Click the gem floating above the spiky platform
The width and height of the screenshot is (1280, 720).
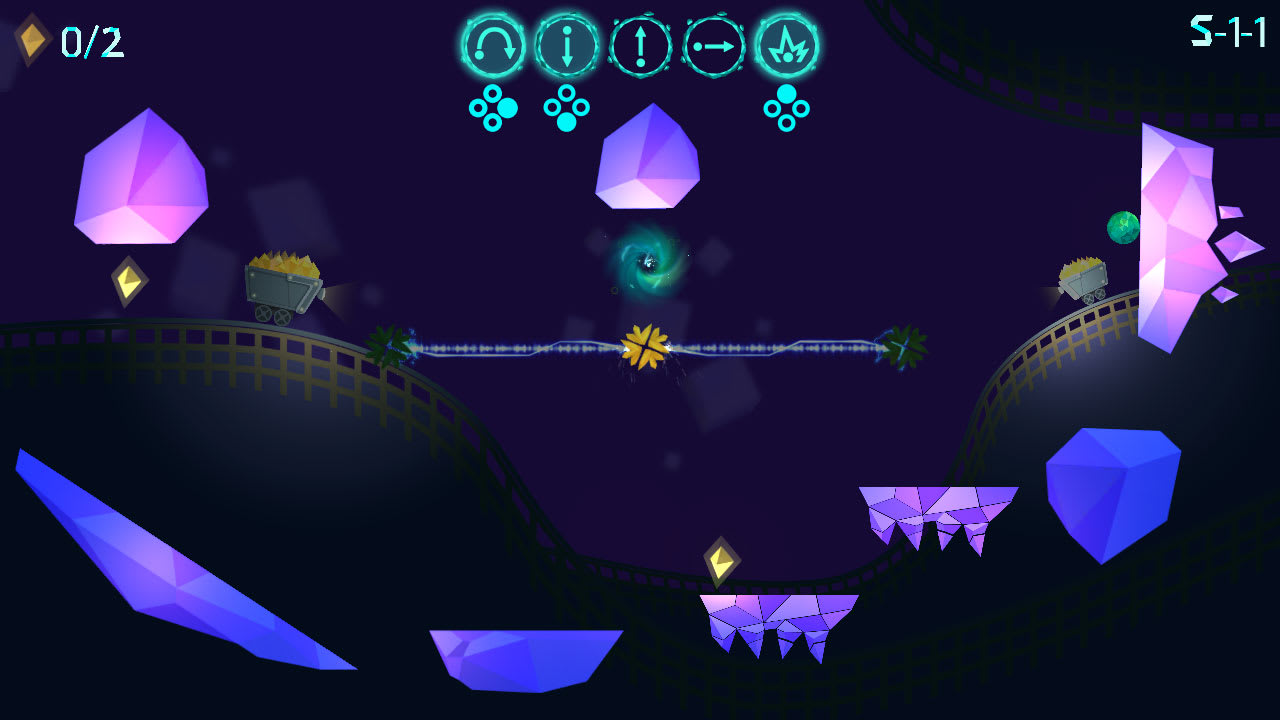click(722, 560)
